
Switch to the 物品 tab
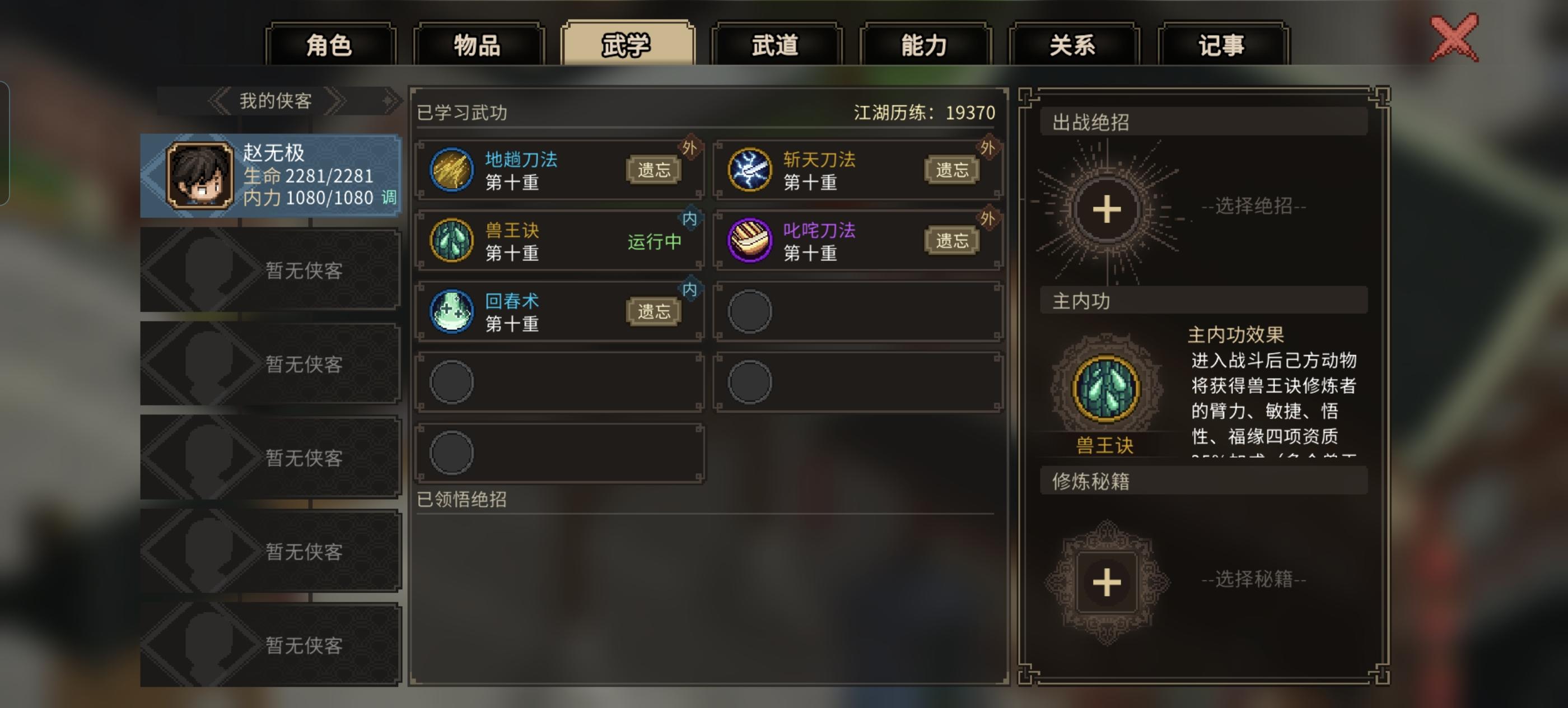pyautogui.click(x=478, y=46)
